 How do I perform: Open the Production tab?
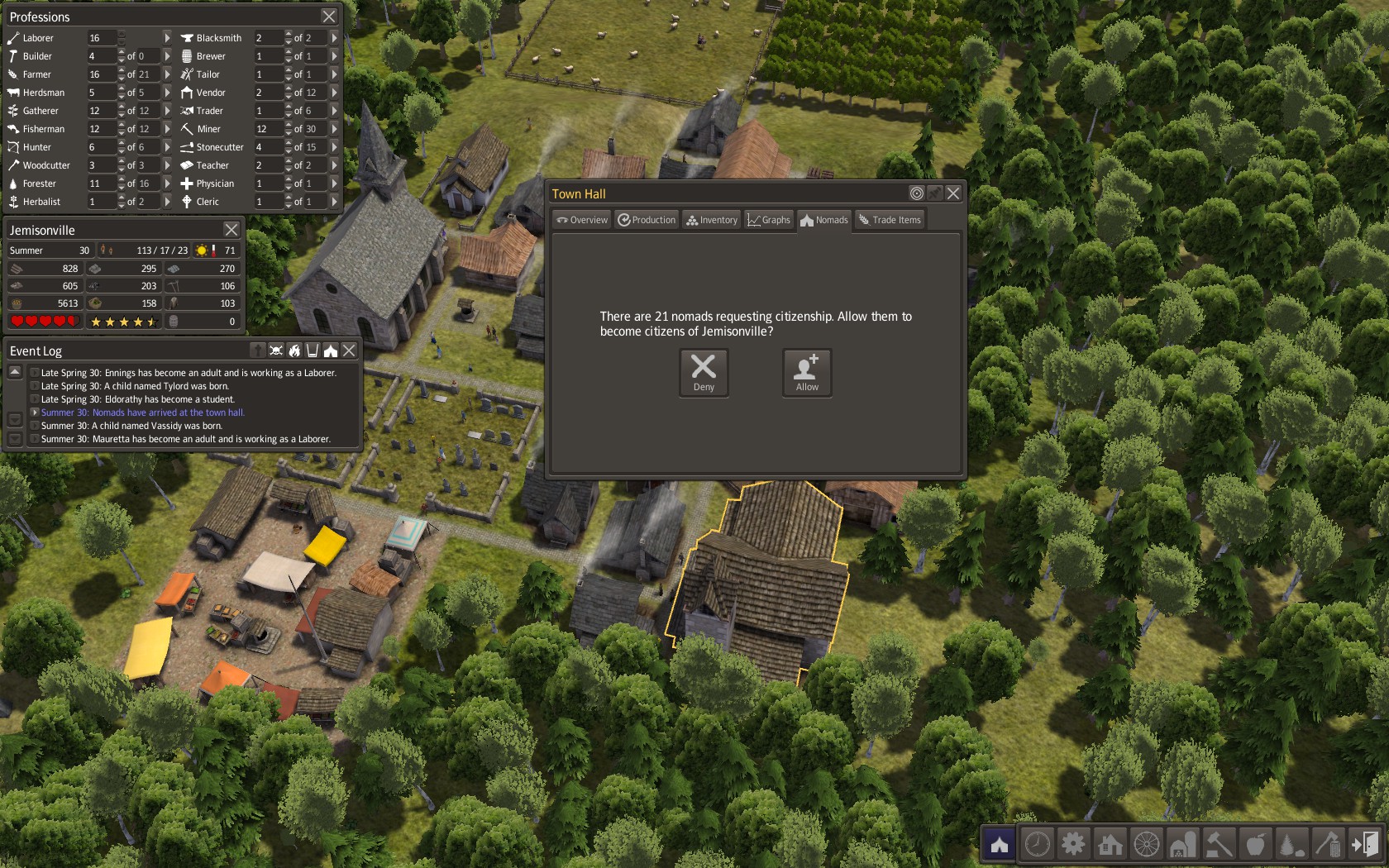coord(647,220)
